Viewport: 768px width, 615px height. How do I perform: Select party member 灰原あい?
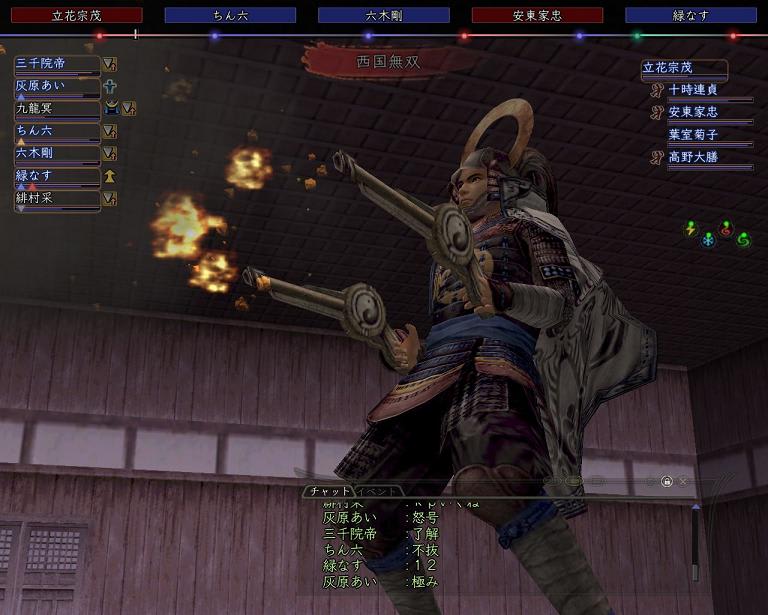[57, 86]
